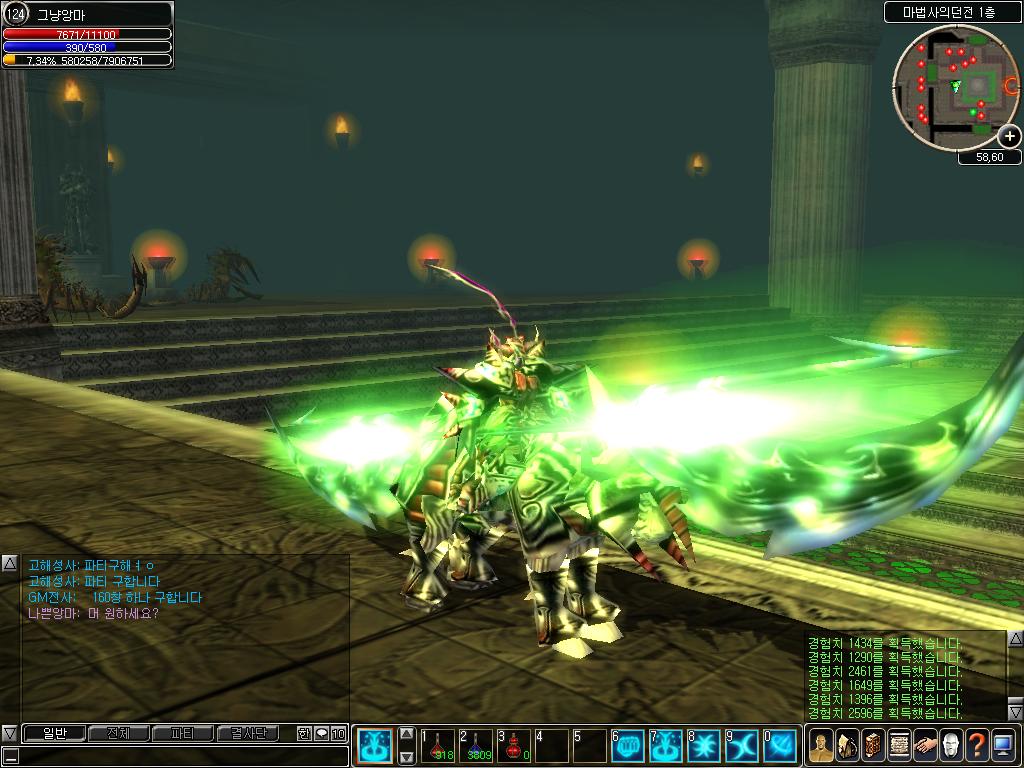1024x768 pixels.
Task: Open the character portrait menu icon
Action: [821, 745]
